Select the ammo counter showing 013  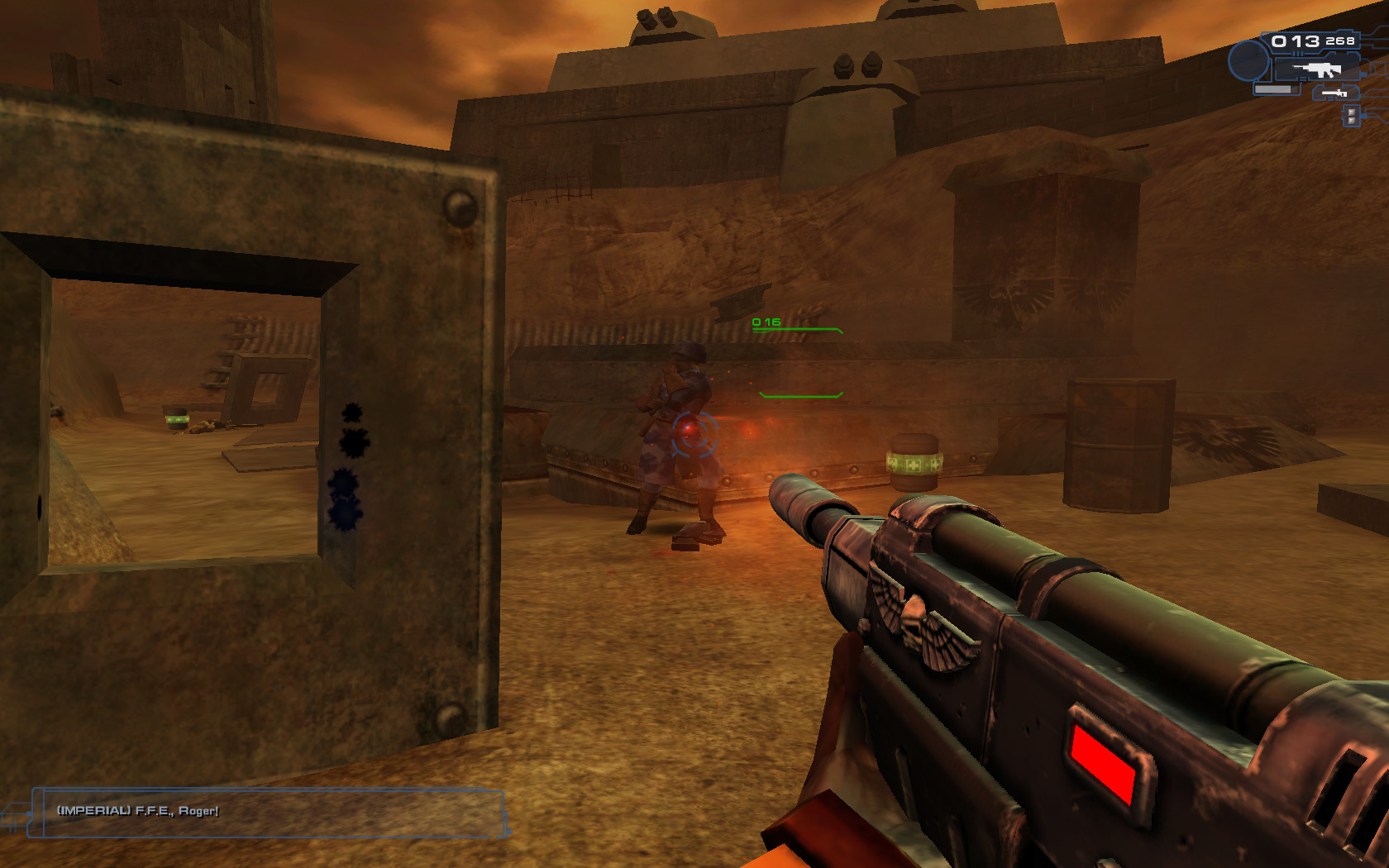click(x=1294, y=41)
